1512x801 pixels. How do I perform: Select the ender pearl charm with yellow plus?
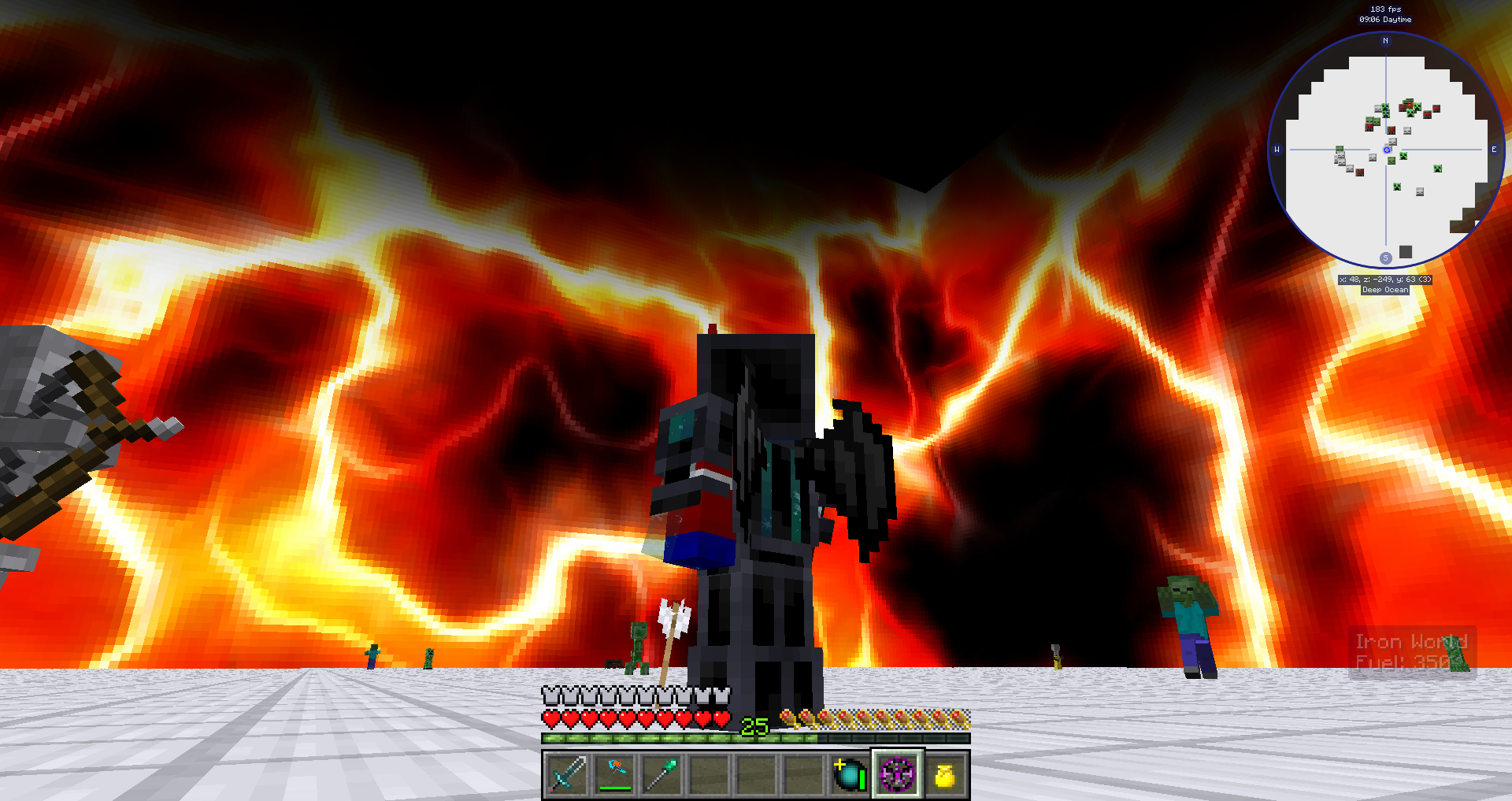[x=851, y=776]
